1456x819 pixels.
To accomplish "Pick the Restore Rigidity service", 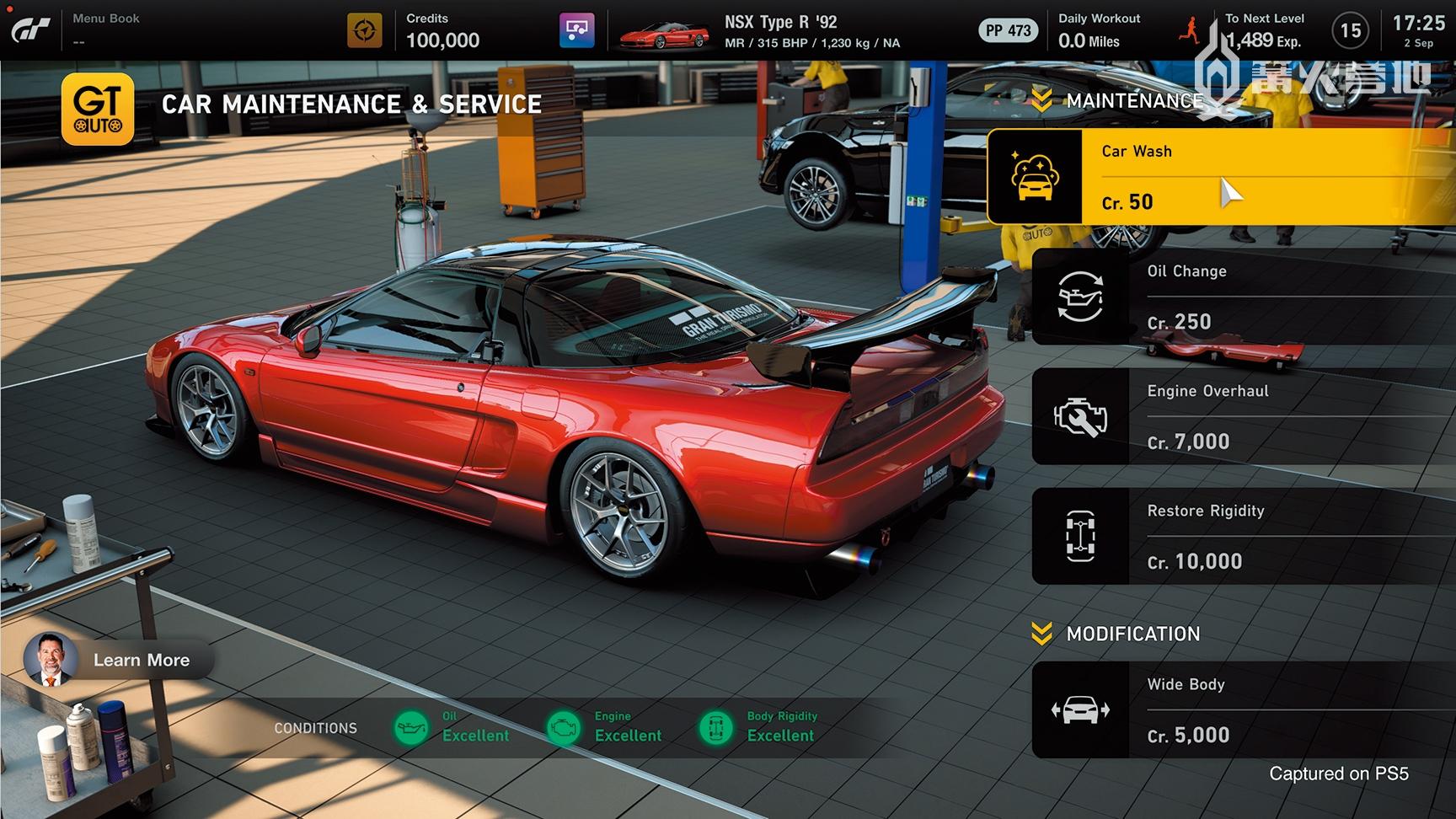I will click(x=1244, y=536).
